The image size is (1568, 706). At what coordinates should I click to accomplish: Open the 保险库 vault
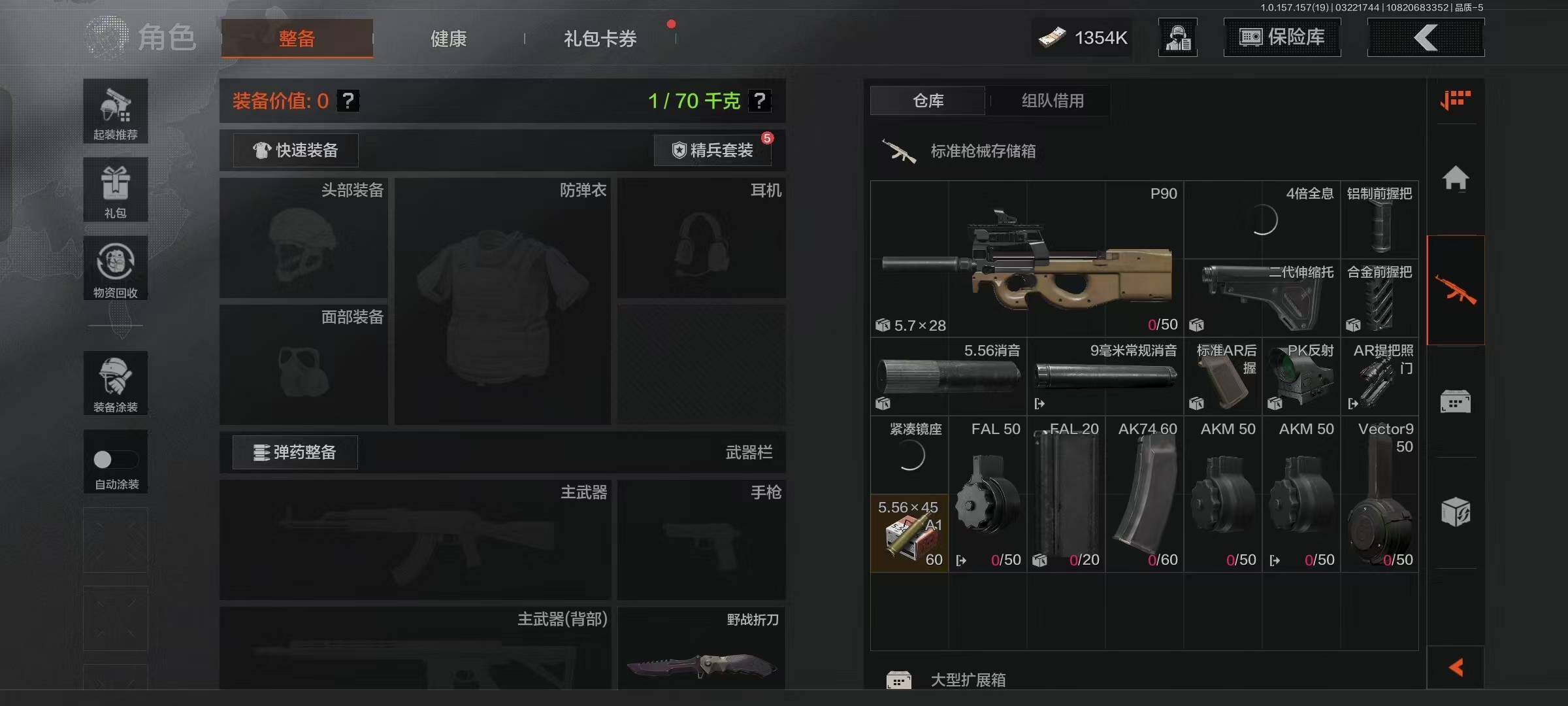(x=1282, y=37)
